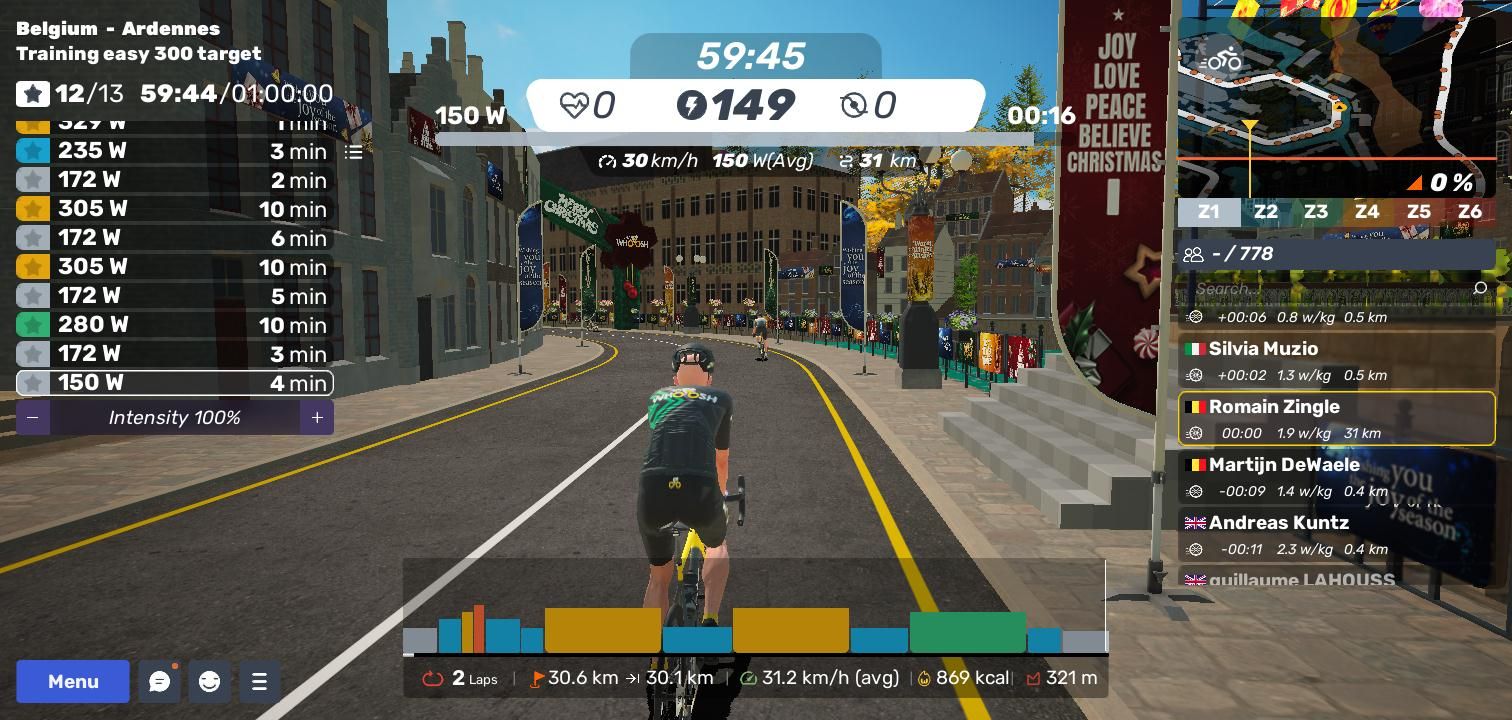Click the Z1 power zone label
This screenshot has width=1512, height=720.
[x=1209, y=212]
